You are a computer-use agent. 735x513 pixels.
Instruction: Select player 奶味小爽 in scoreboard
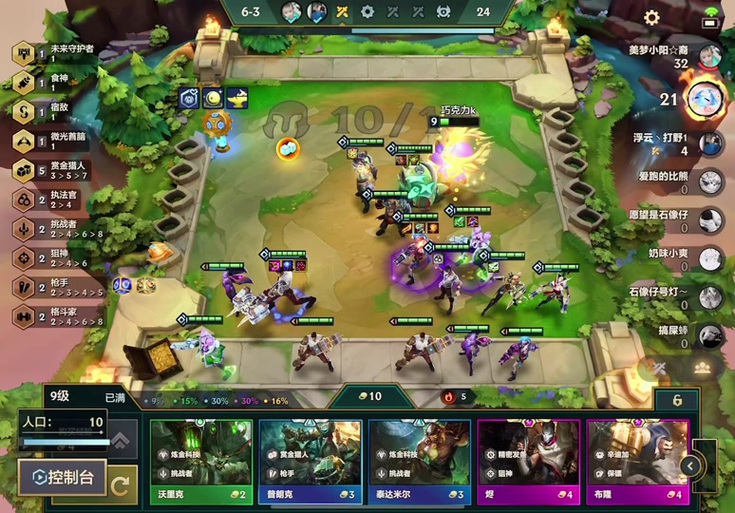711,259
